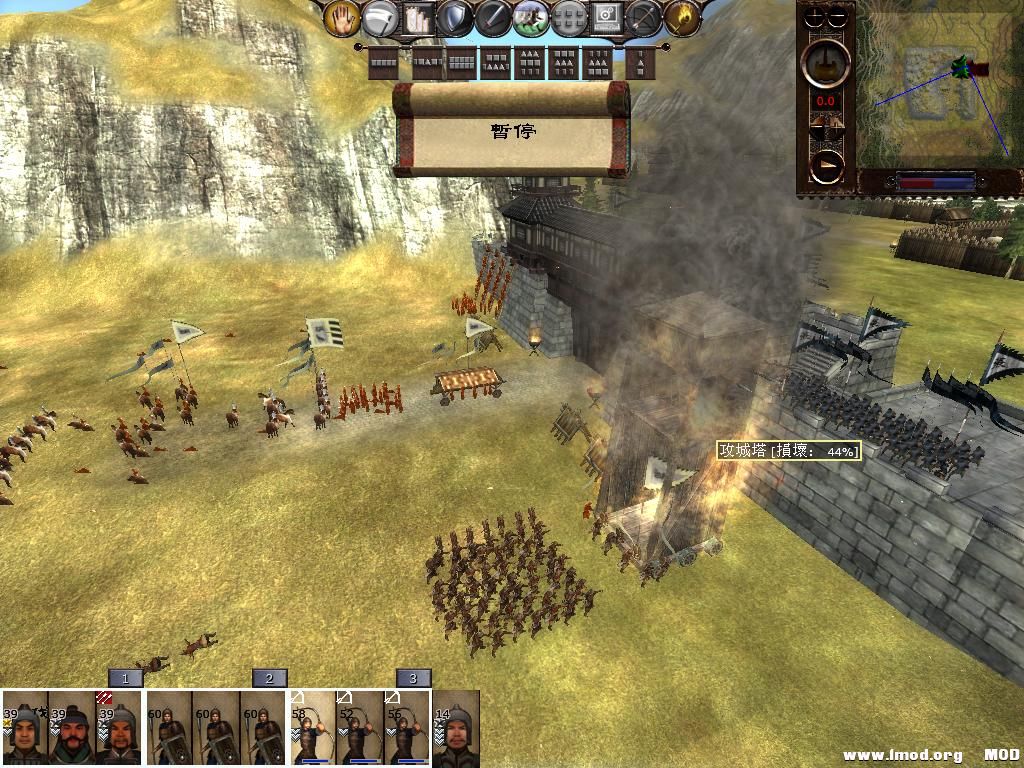Image resolution: width=1024 pixels, height=768 pixels.
Task: Choose the single line formation banner
Action: [384, 63]
